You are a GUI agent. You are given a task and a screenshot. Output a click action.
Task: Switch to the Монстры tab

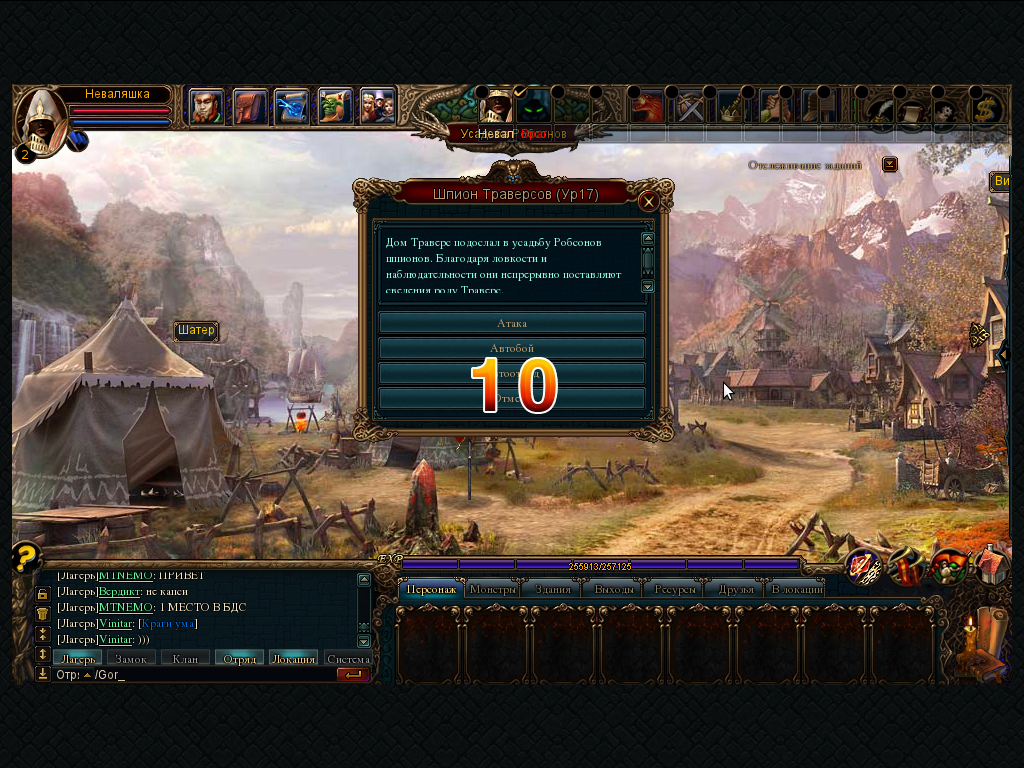coord(492,589)
